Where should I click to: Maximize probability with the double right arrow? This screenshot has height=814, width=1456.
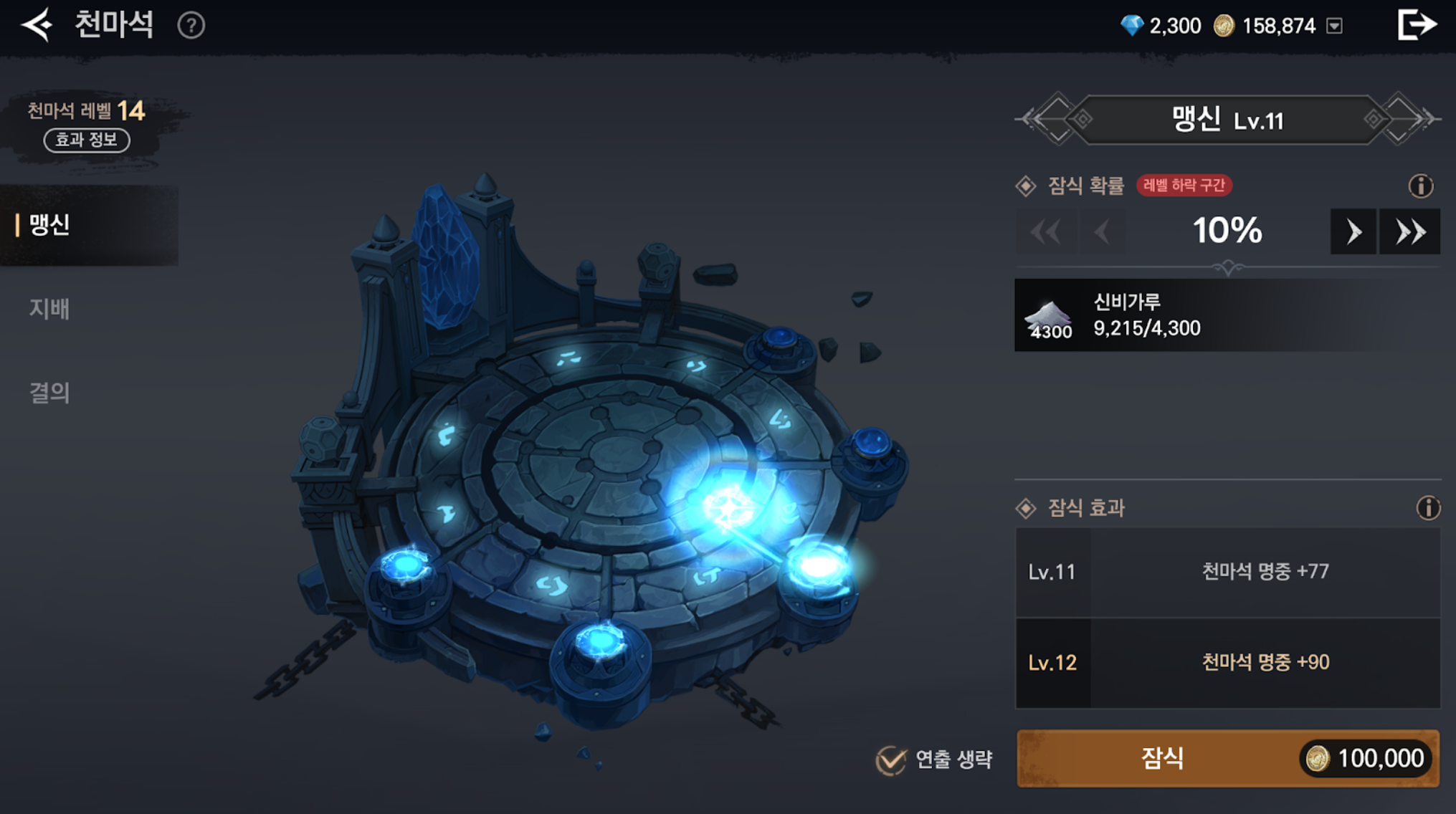(1409, 231)
